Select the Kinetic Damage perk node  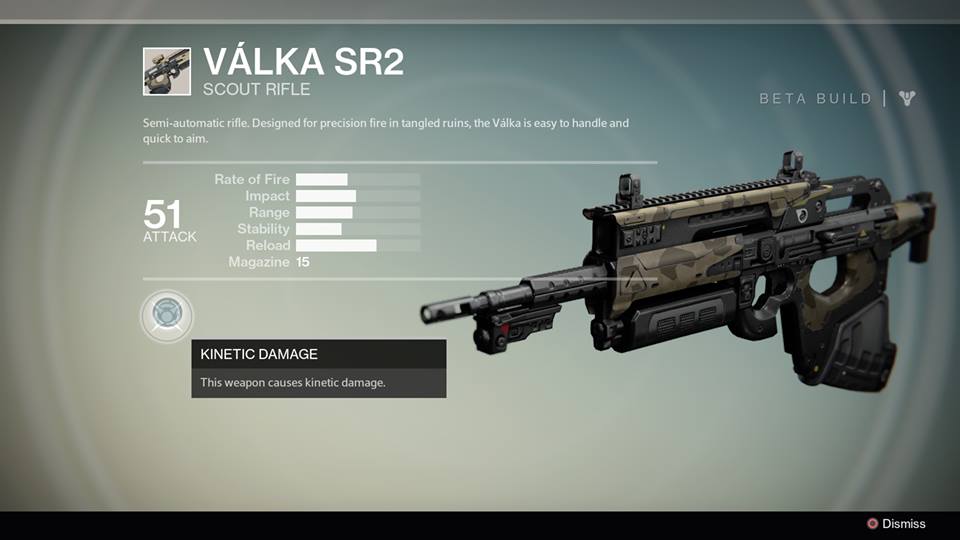click(166, 316)
